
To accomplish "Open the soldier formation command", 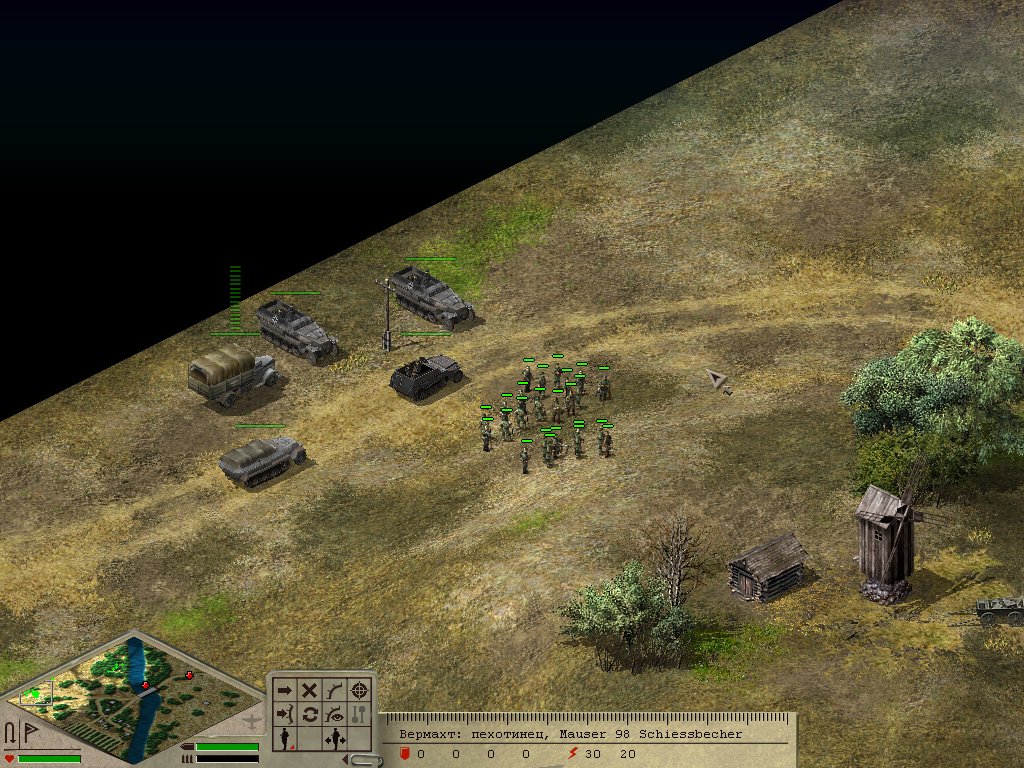I will [x=285, y=739].
